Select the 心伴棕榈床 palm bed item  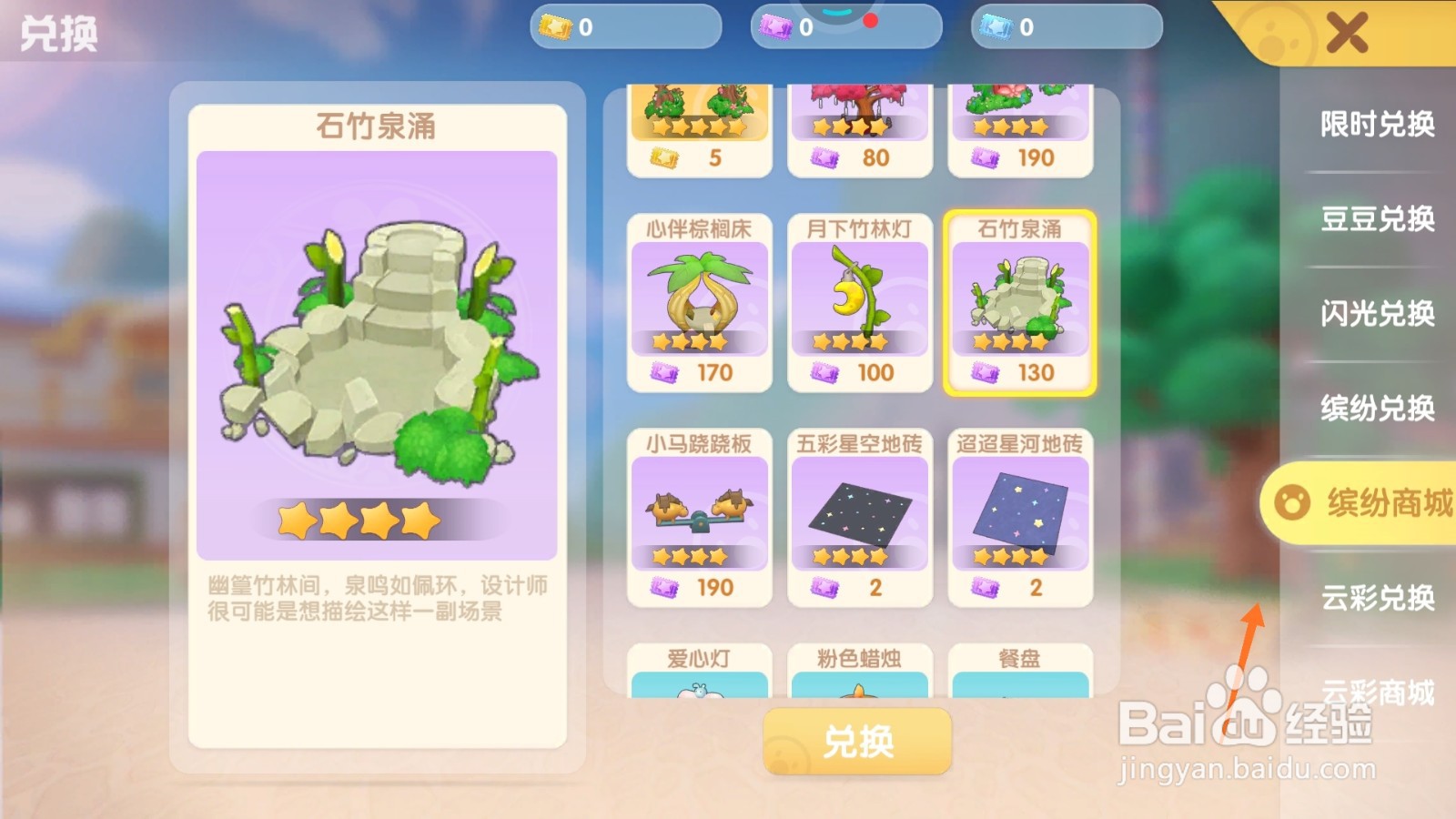(699, 300)
